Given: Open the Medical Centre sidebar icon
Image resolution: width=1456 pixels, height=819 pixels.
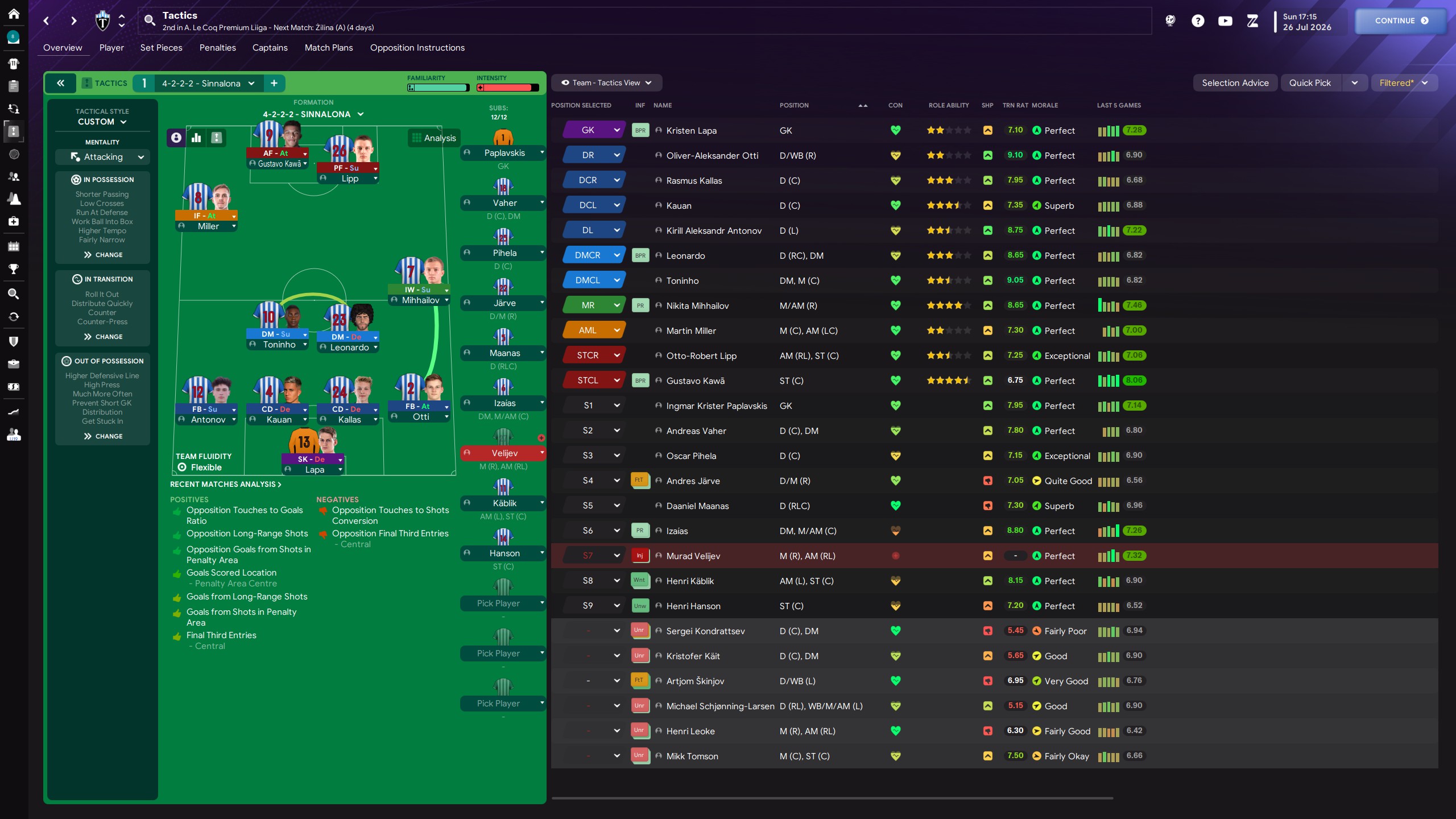Looking at the screenshot, I should [14, 222].
